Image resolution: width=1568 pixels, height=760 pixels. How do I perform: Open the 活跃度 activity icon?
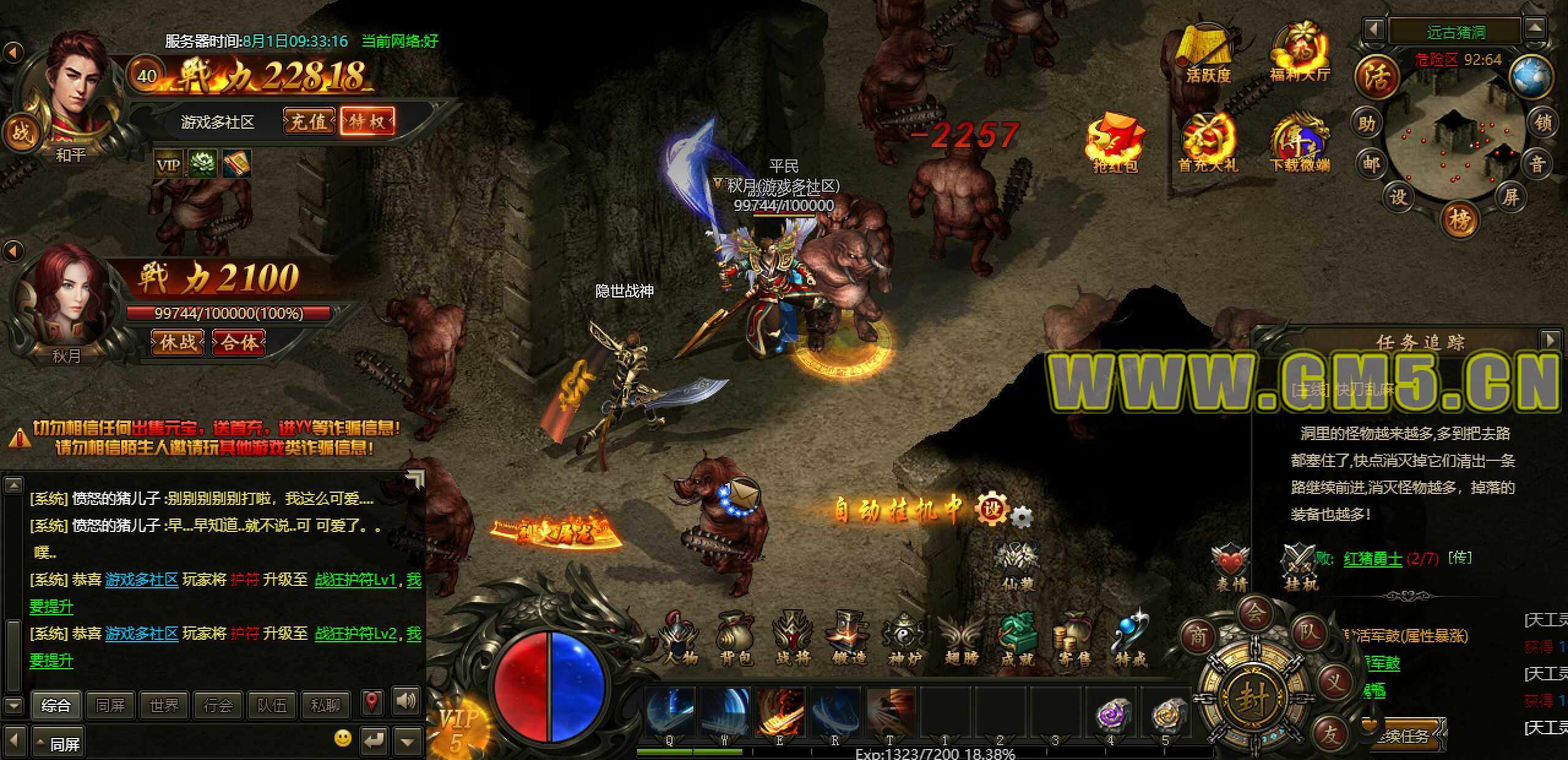pos(1208,54)
